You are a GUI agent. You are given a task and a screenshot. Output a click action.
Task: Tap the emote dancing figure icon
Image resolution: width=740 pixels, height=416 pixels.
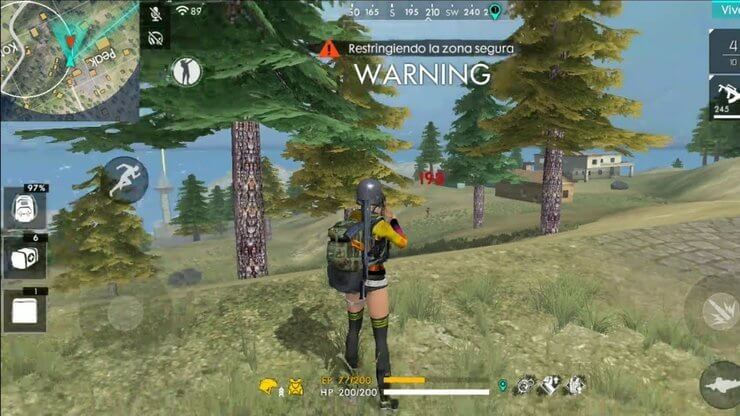click(x=186, y=70)
